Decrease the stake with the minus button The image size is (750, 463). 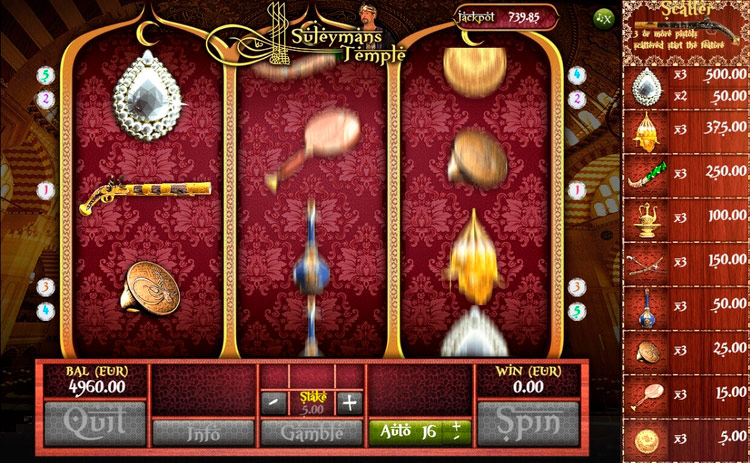pyautogui.click(x=272, y=403)
